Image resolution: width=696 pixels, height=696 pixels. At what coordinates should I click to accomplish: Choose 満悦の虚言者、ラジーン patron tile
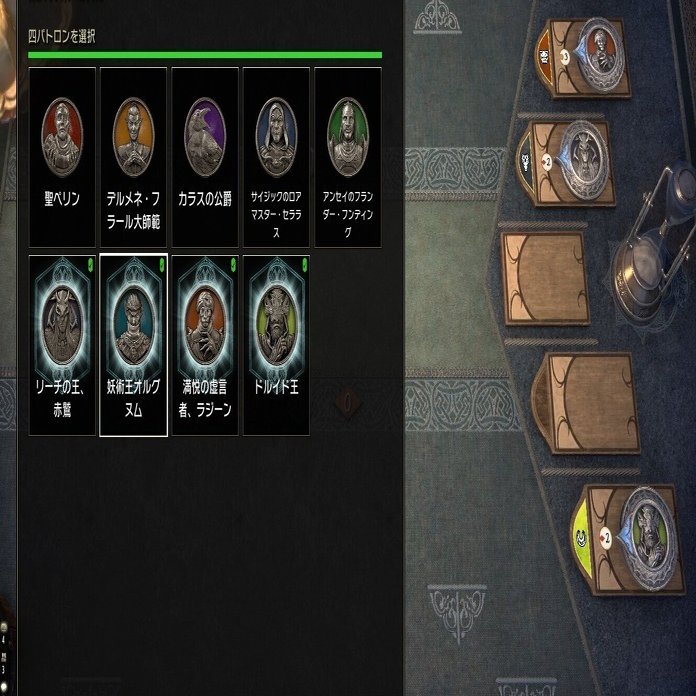pyautogui.click(x=205, y=345)
